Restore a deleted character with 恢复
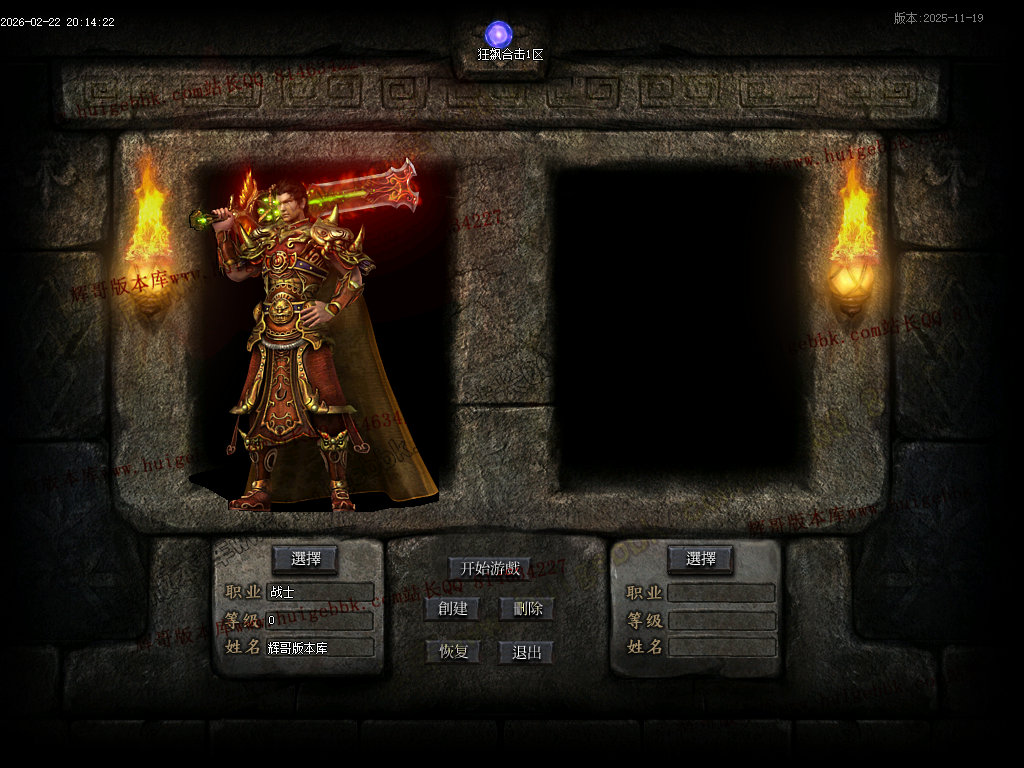This screenshot has width=1024, height=768. 452,652
